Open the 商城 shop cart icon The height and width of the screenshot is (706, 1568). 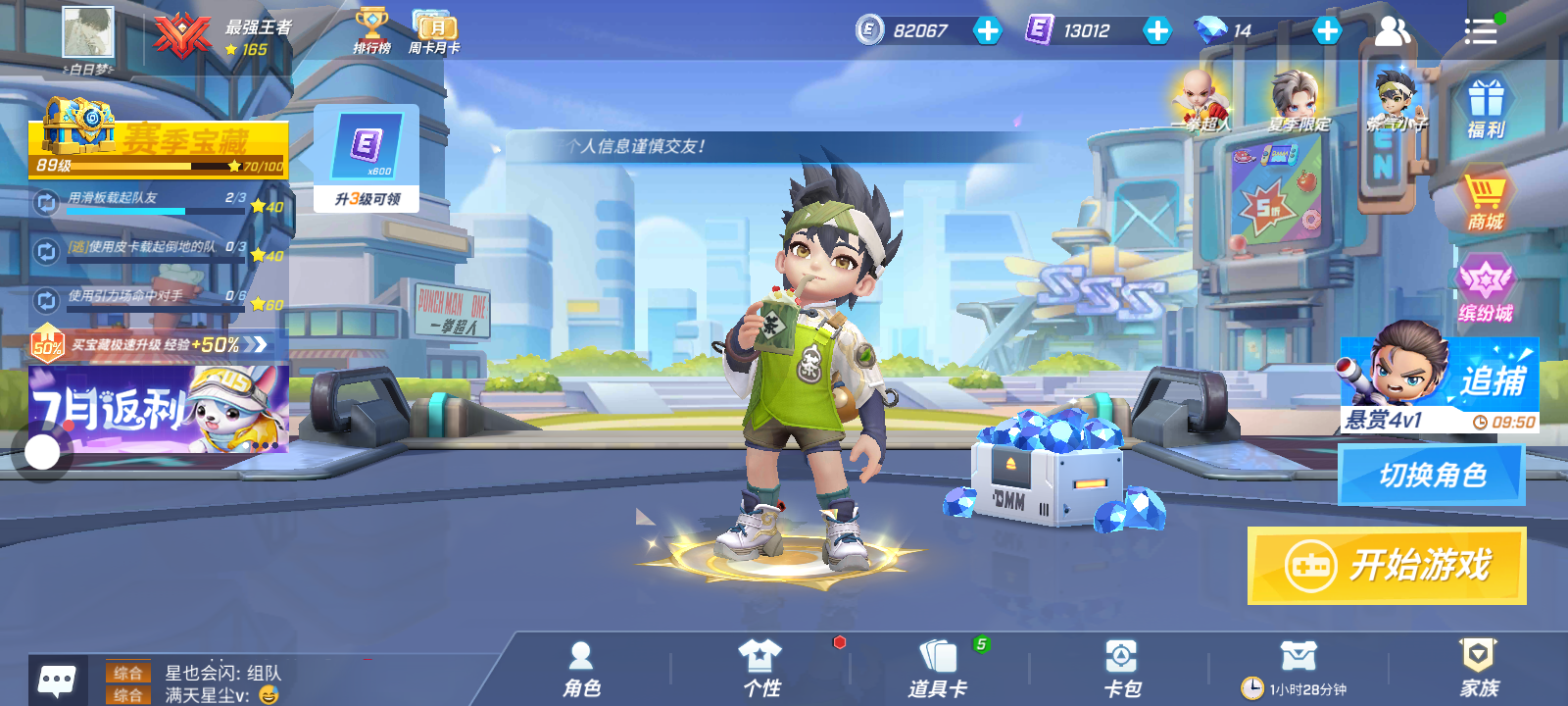1486,201
